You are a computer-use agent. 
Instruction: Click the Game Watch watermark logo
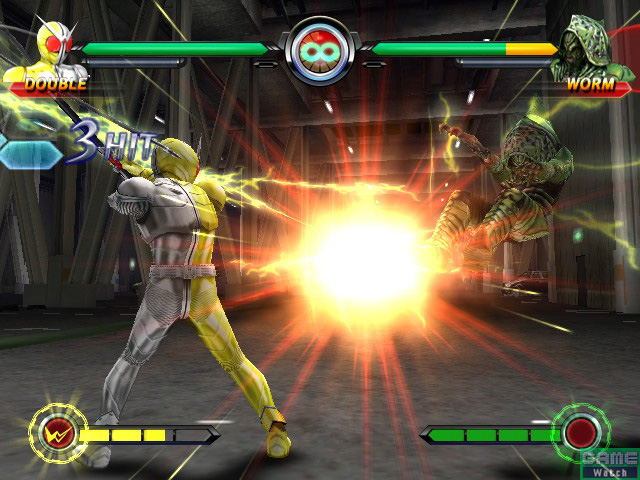click(x=609, y=462)
